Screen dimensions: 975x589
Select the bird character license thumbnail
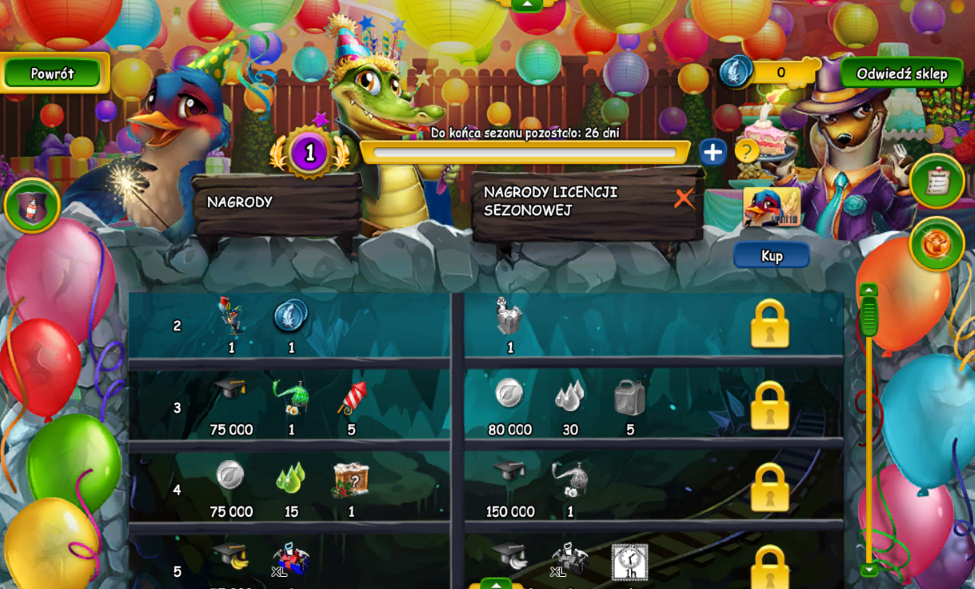[771, 208]
